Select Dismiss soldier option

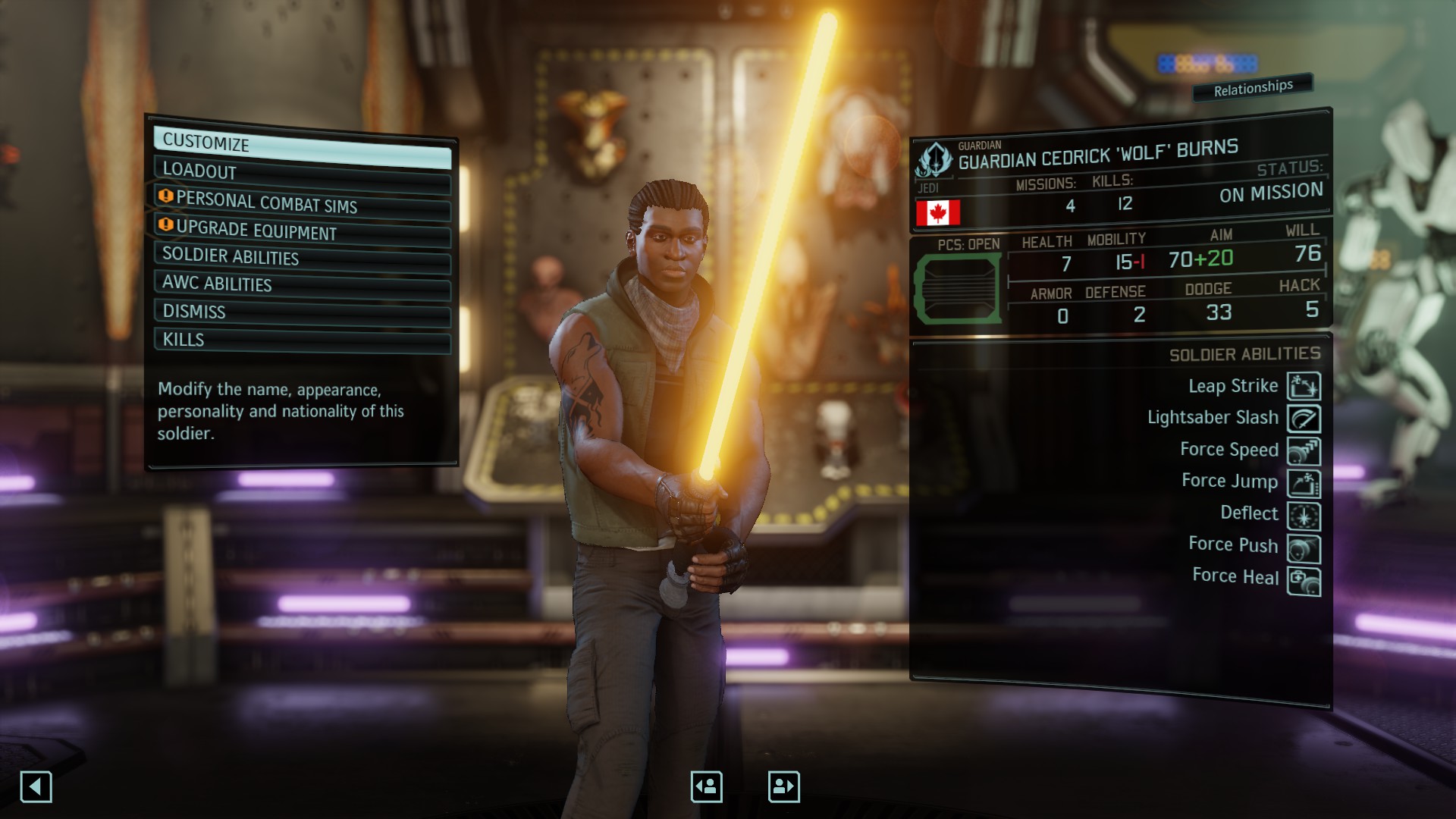tap(302, 312)
